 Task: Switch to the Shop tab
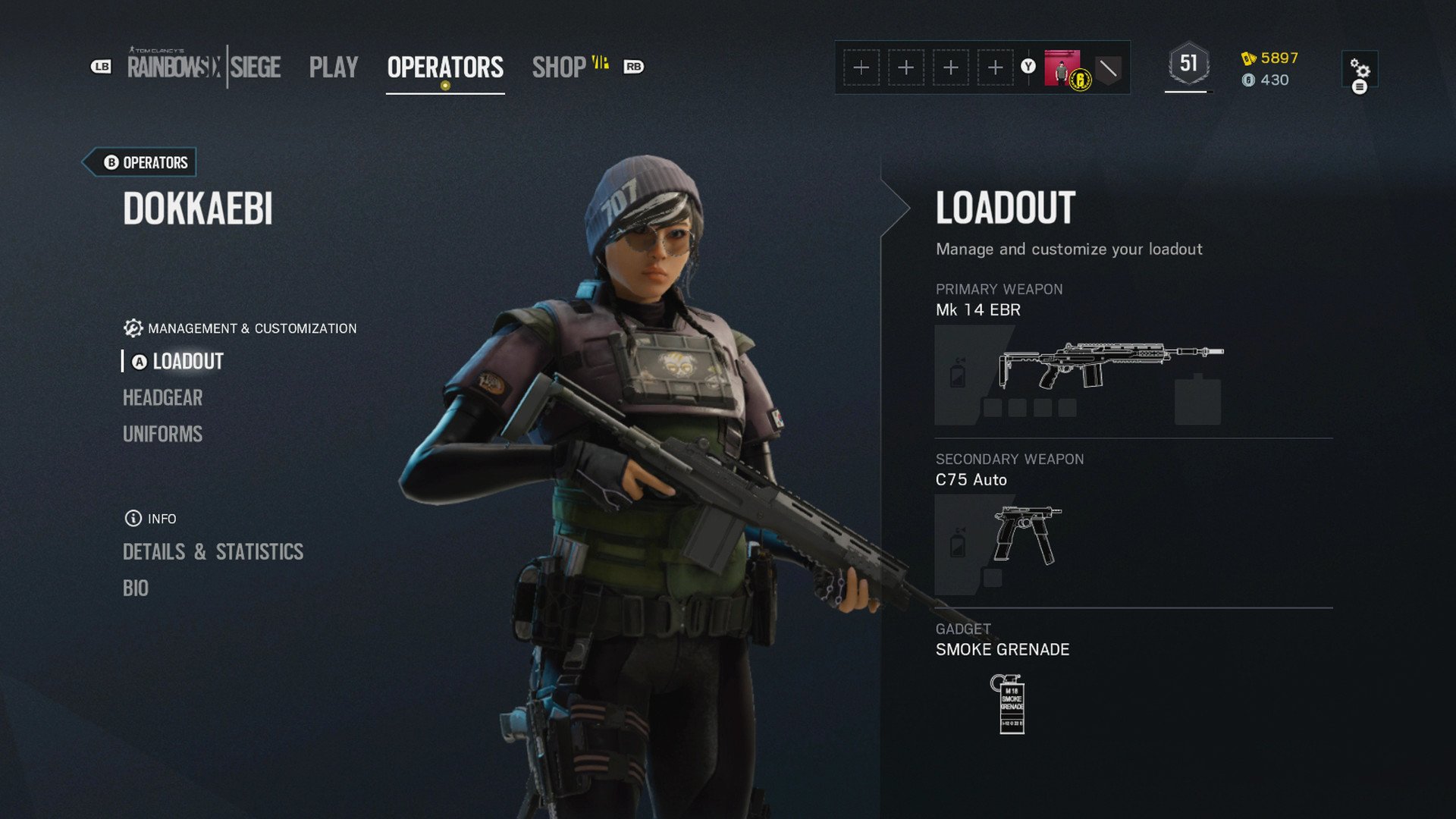pos(560,67)
